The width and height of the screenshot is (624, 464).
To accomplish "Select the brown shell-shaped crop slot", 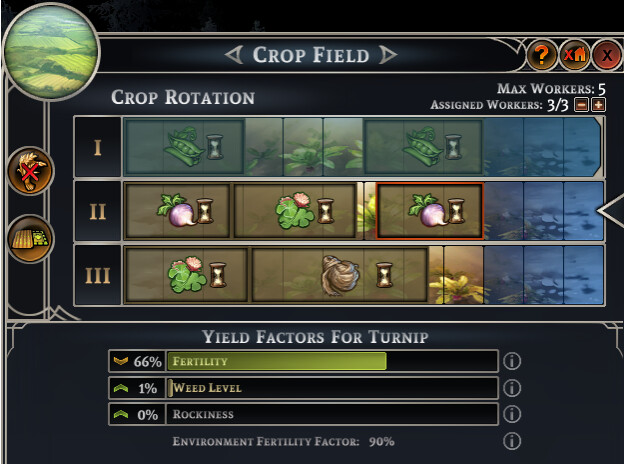I will [339, 273].
